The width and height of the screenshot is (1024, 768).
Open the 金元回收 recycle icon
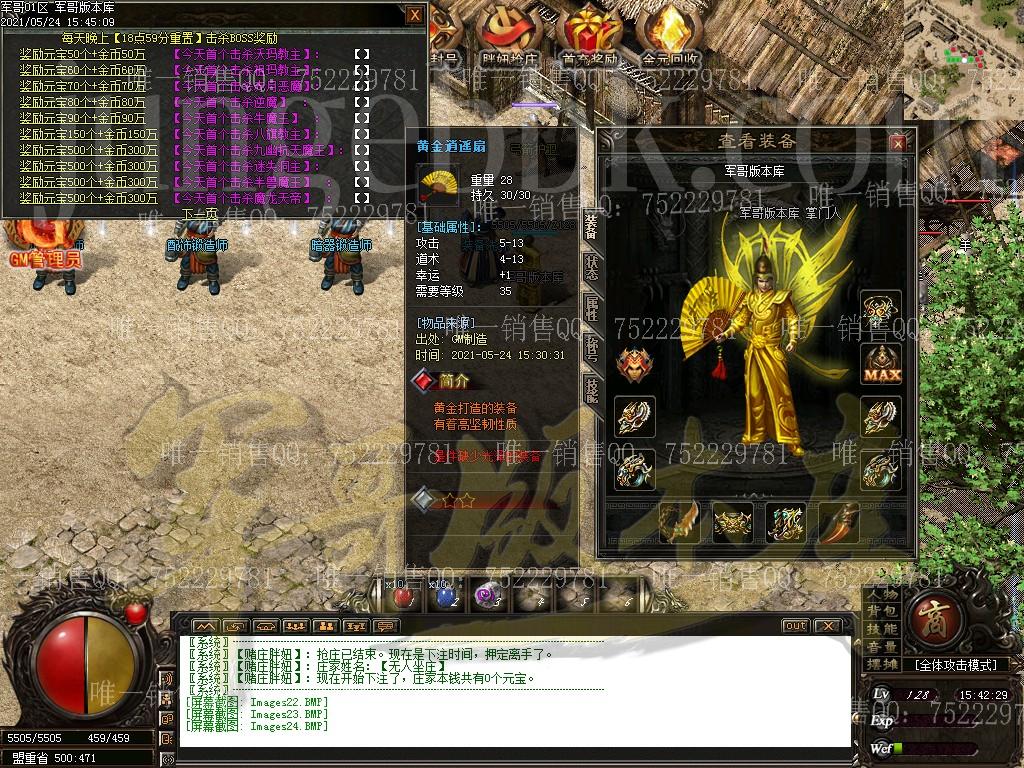670,36
